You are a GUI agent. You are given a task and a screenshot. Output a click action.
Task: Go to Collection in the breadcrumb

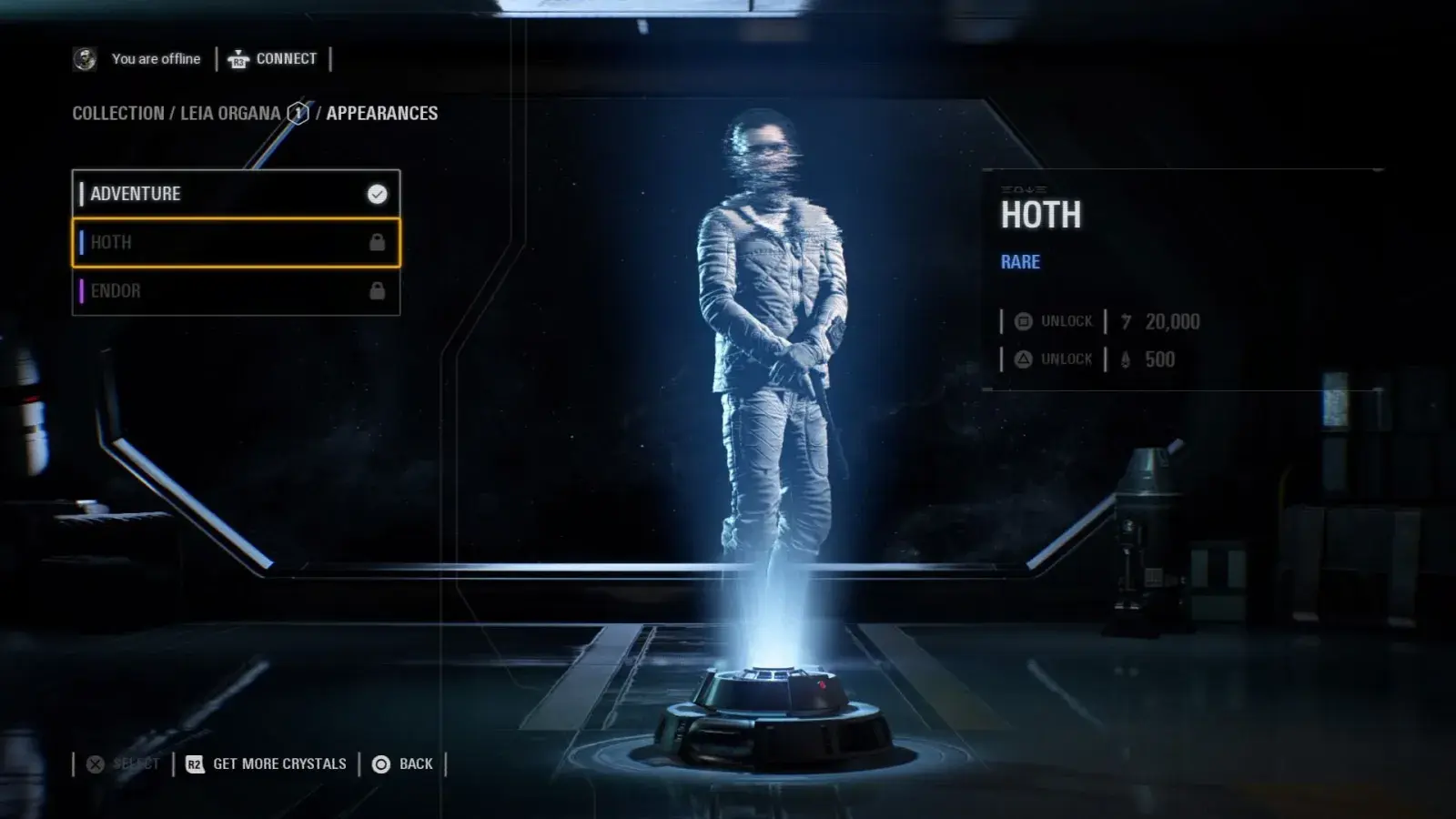[x=118, y=114]
